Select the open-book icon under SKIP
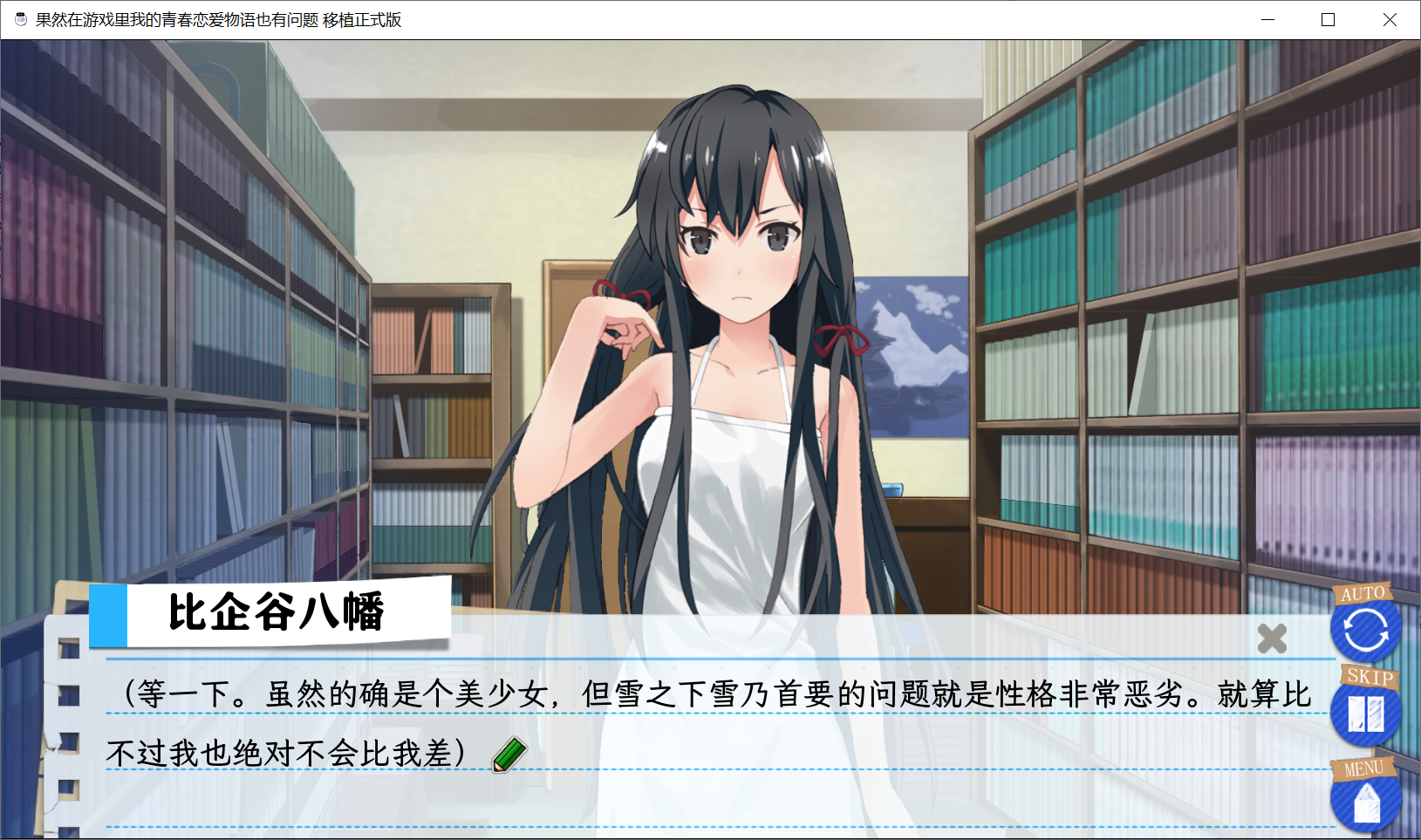 click(1368, 715)
